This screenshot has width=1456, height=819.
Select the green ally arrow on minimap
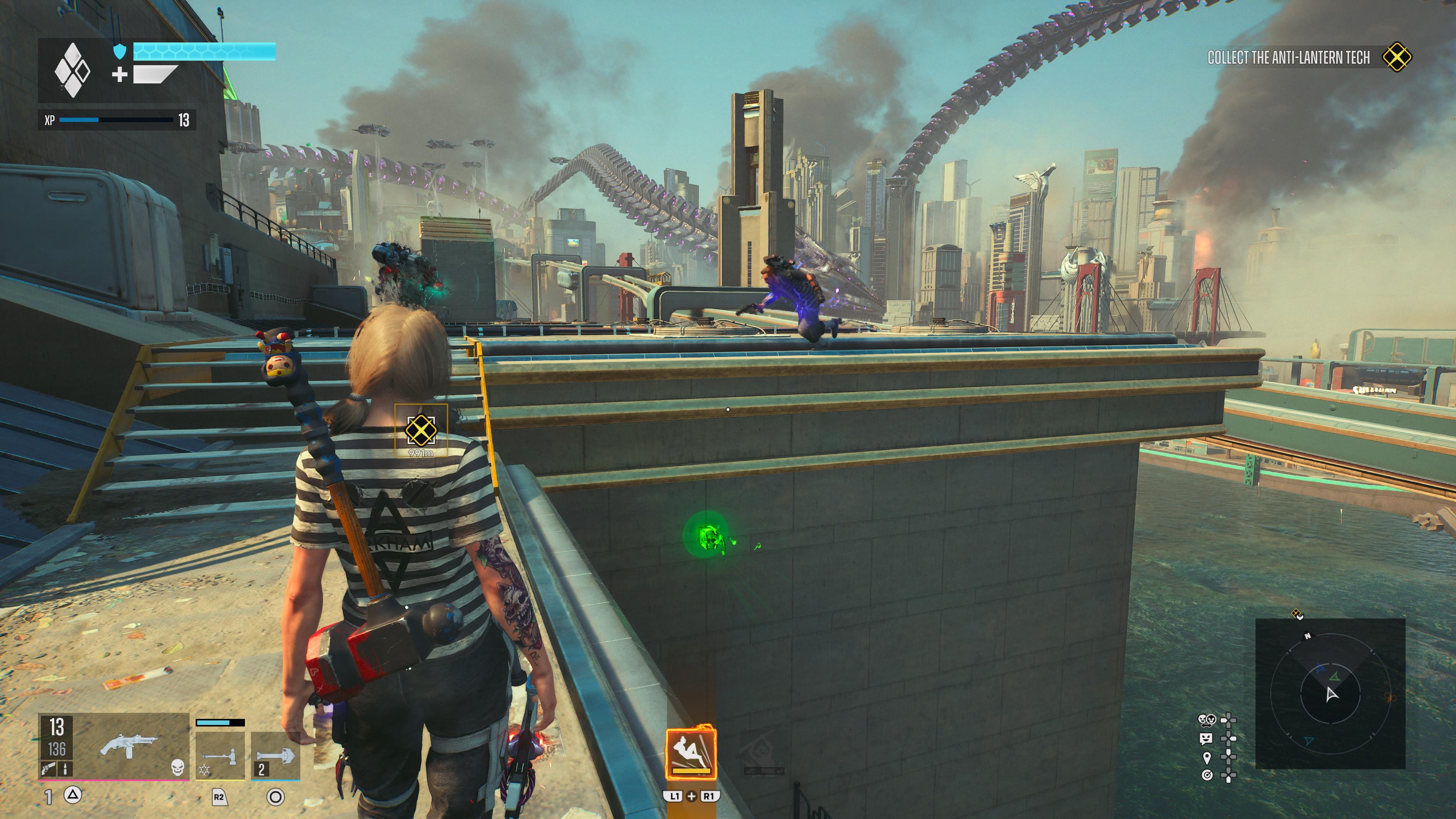click(x=1335, y=676)
